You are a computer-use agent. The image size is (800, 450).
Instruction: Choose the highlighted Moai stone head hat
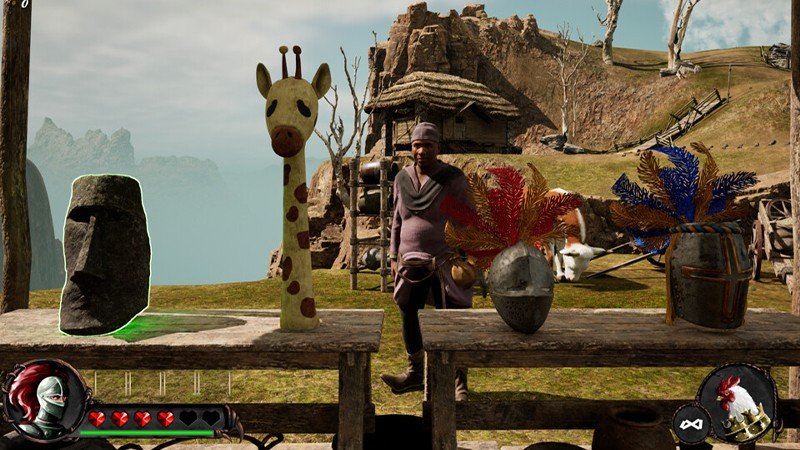tap(105, 254)
